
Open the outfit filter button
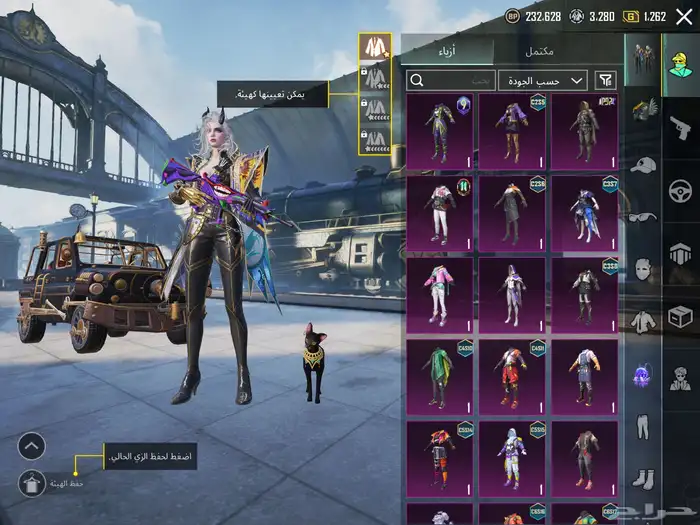coord(605,80)
